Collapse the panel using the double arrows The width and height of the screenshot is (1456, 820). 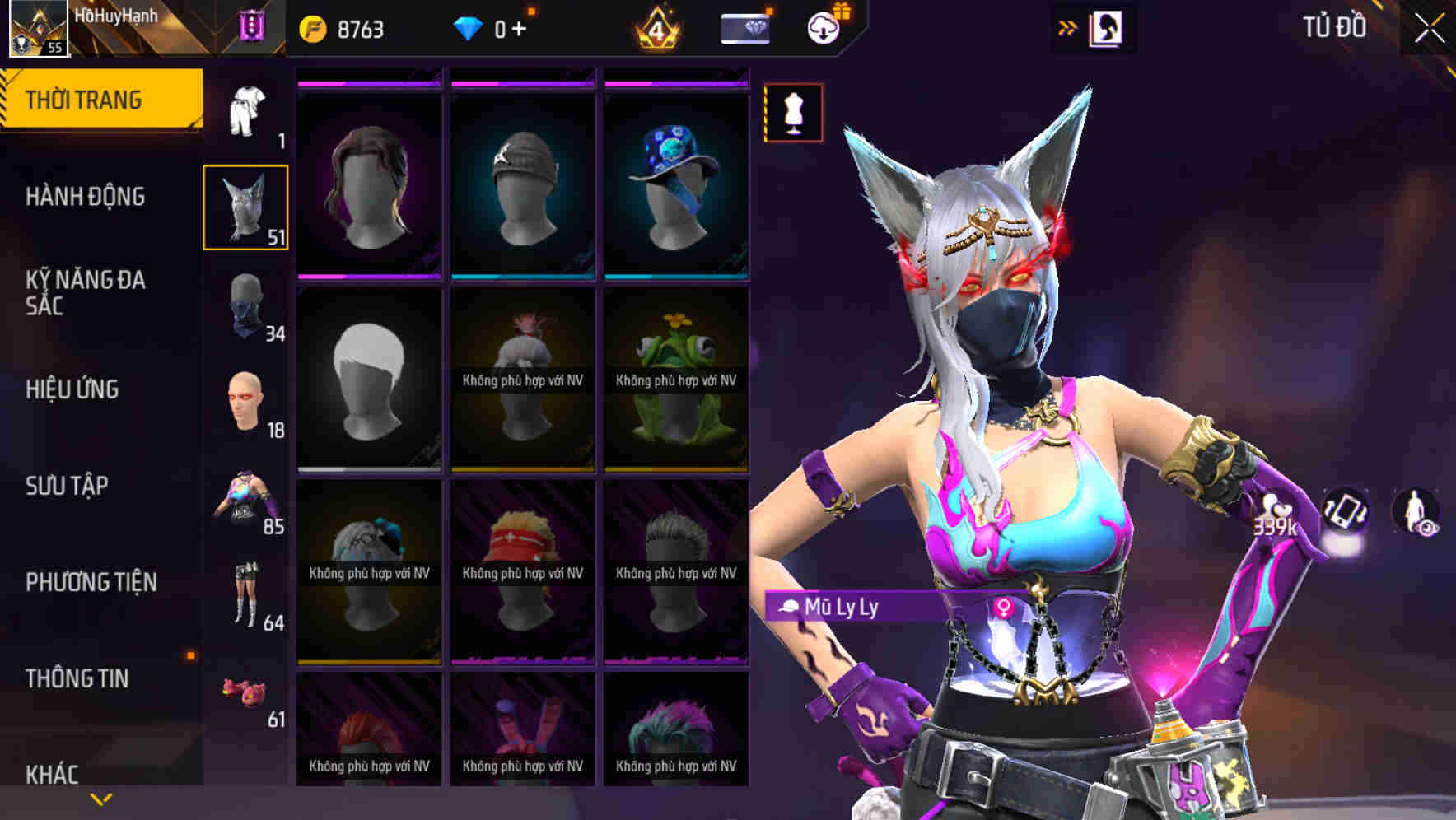1067,26
